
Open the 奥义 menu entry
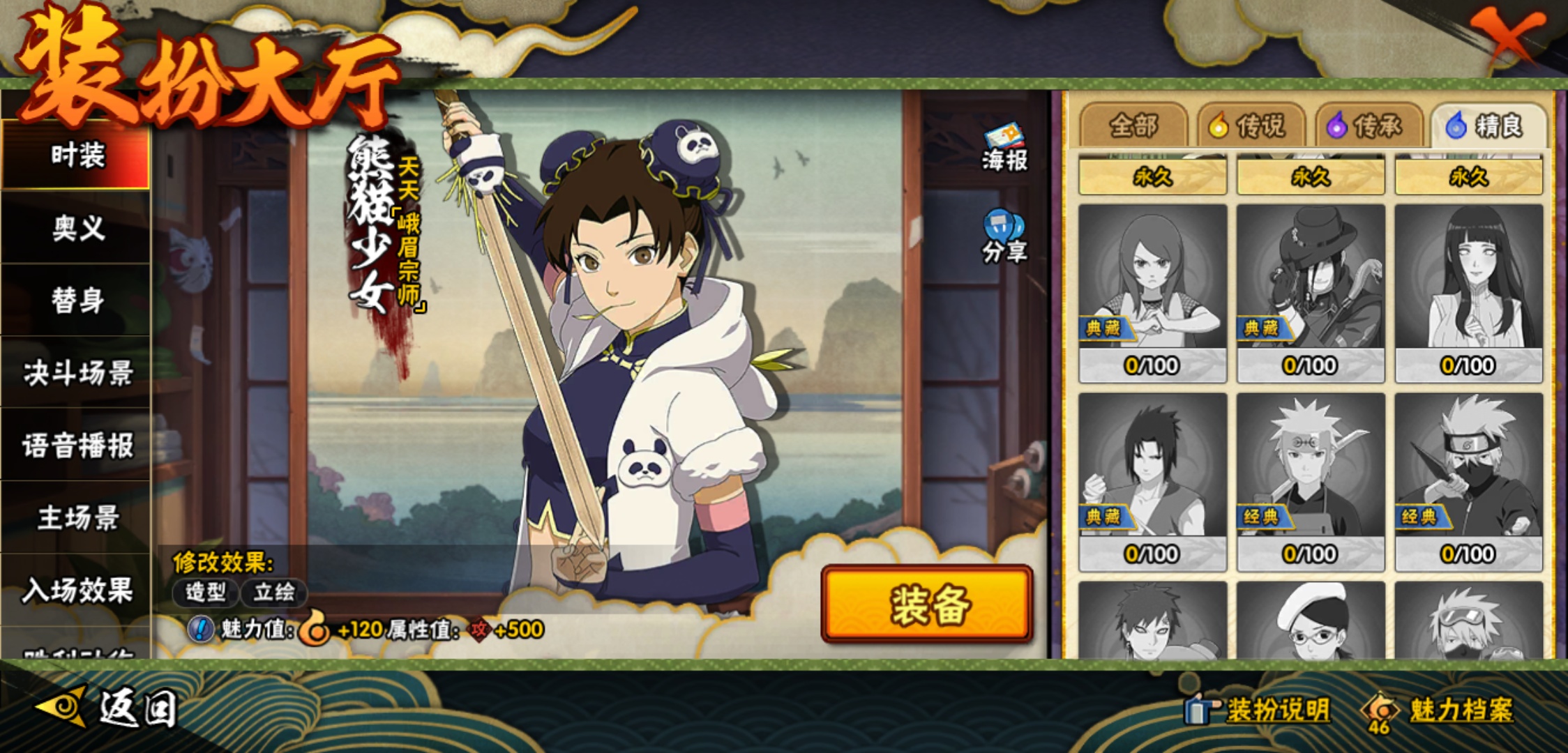tap(77, 228)
